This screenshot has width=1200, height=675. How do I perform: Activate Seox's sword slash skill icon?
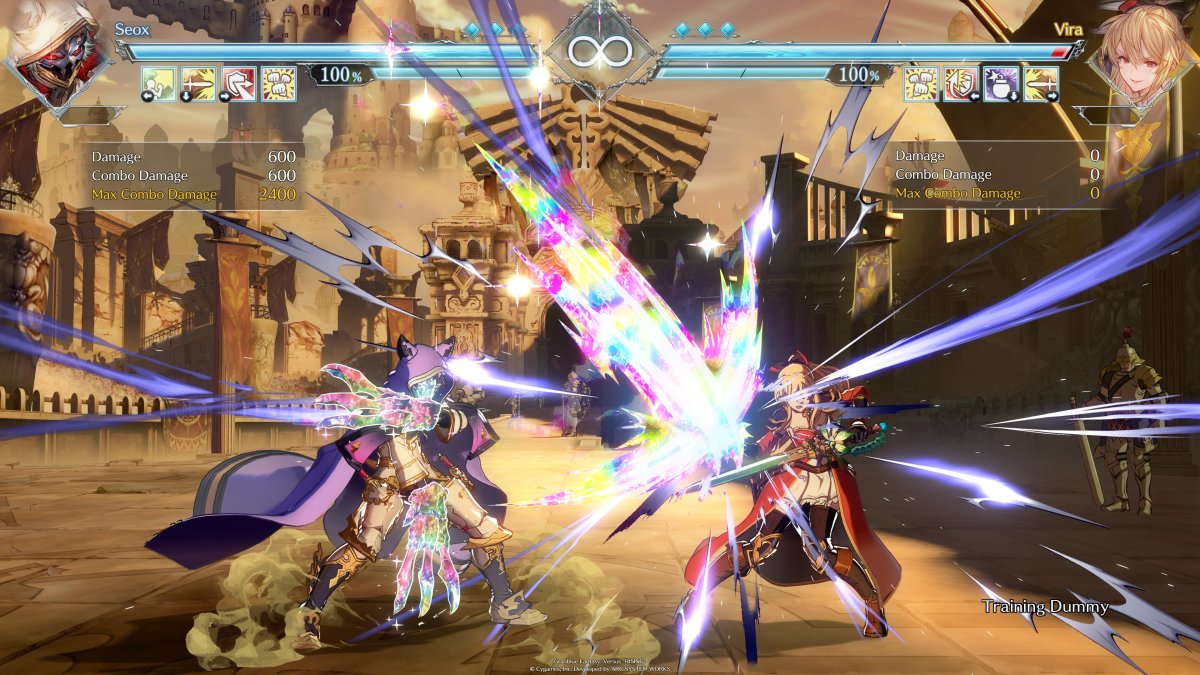pyautogui.click(x=199, y=83)
